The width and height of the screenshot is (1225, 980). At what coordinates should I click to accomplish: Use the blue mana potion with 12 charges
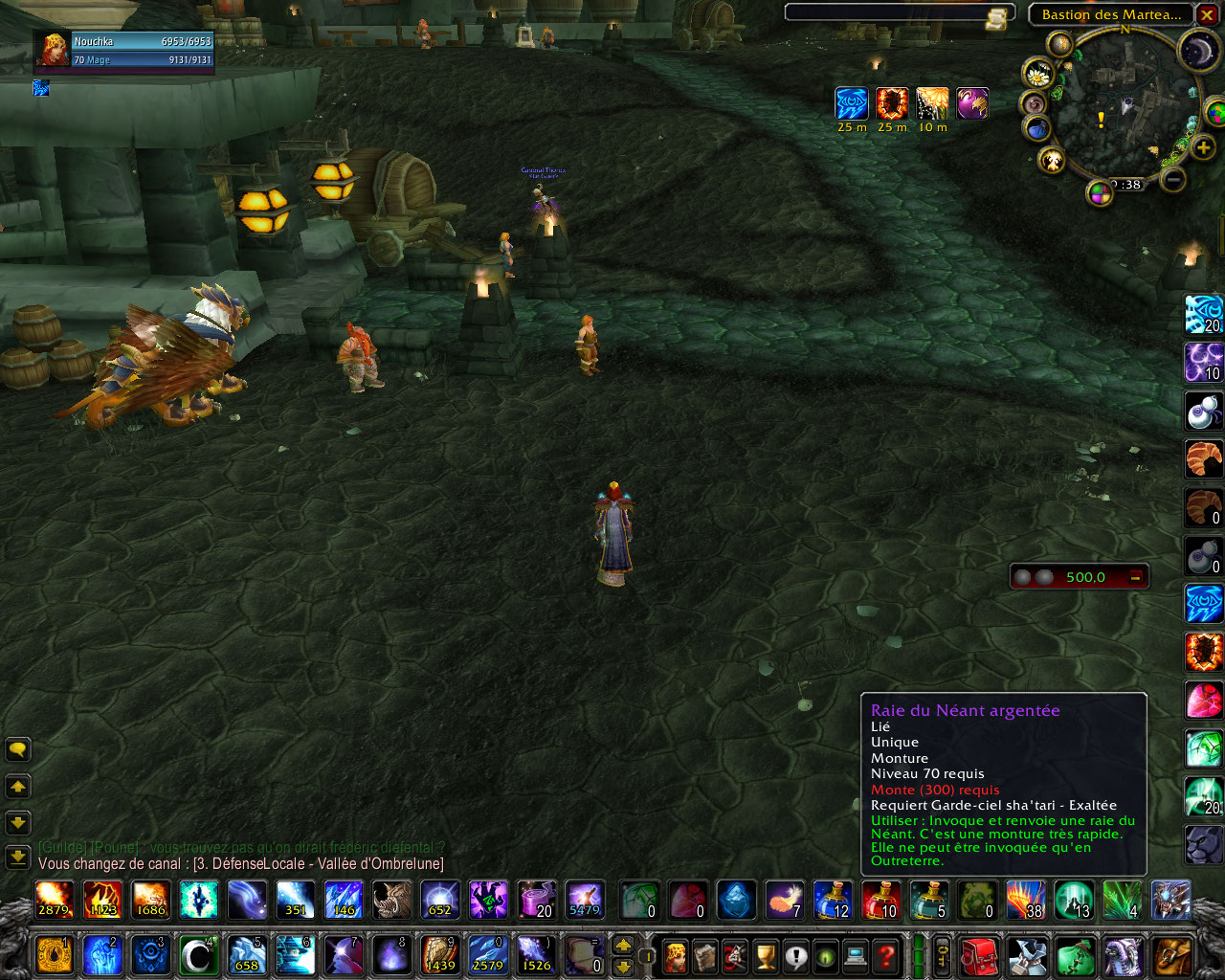point(832,900)
